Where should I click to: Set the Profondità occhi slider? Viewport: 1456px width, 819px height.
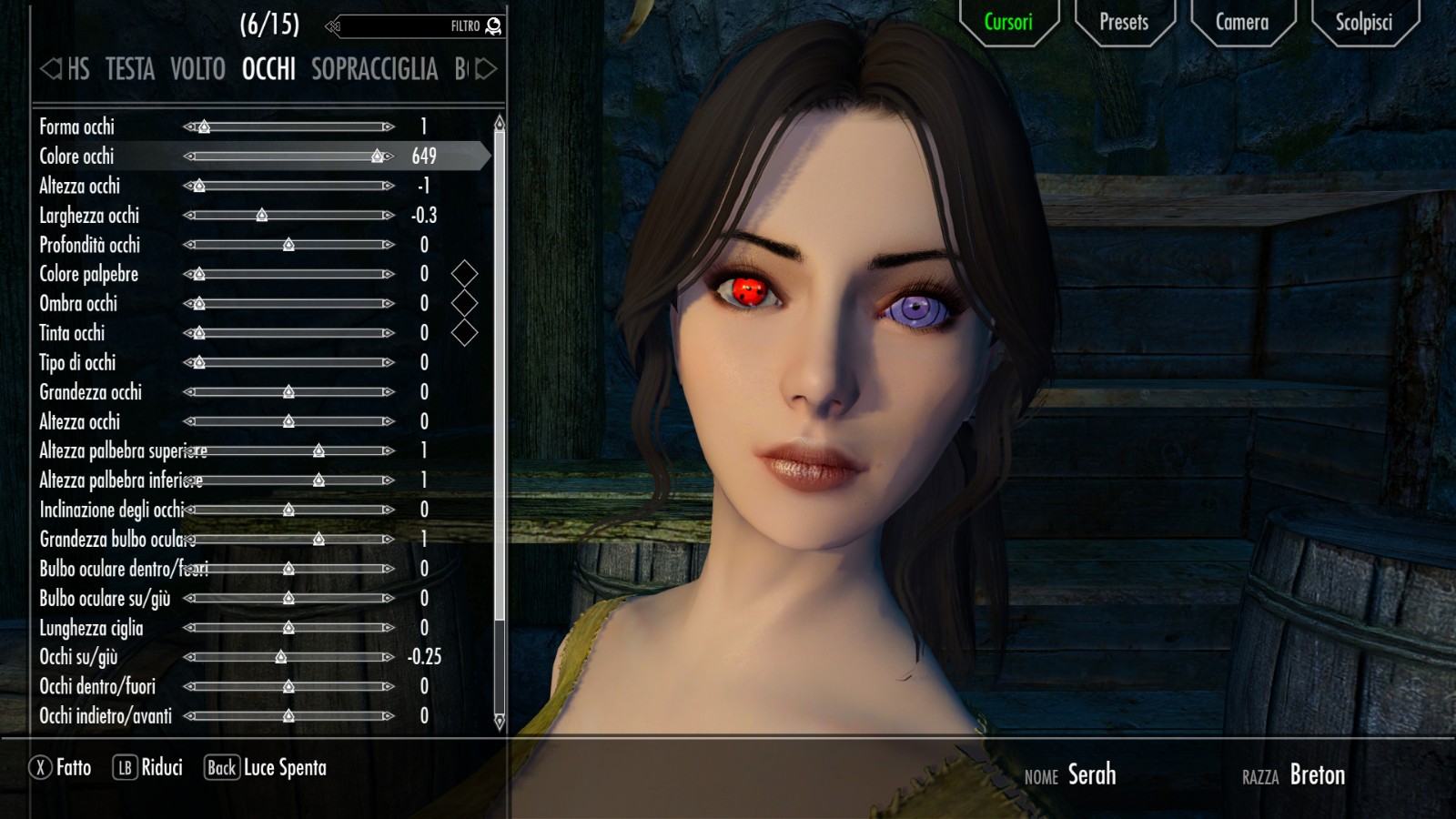click(x=288, y=245)
